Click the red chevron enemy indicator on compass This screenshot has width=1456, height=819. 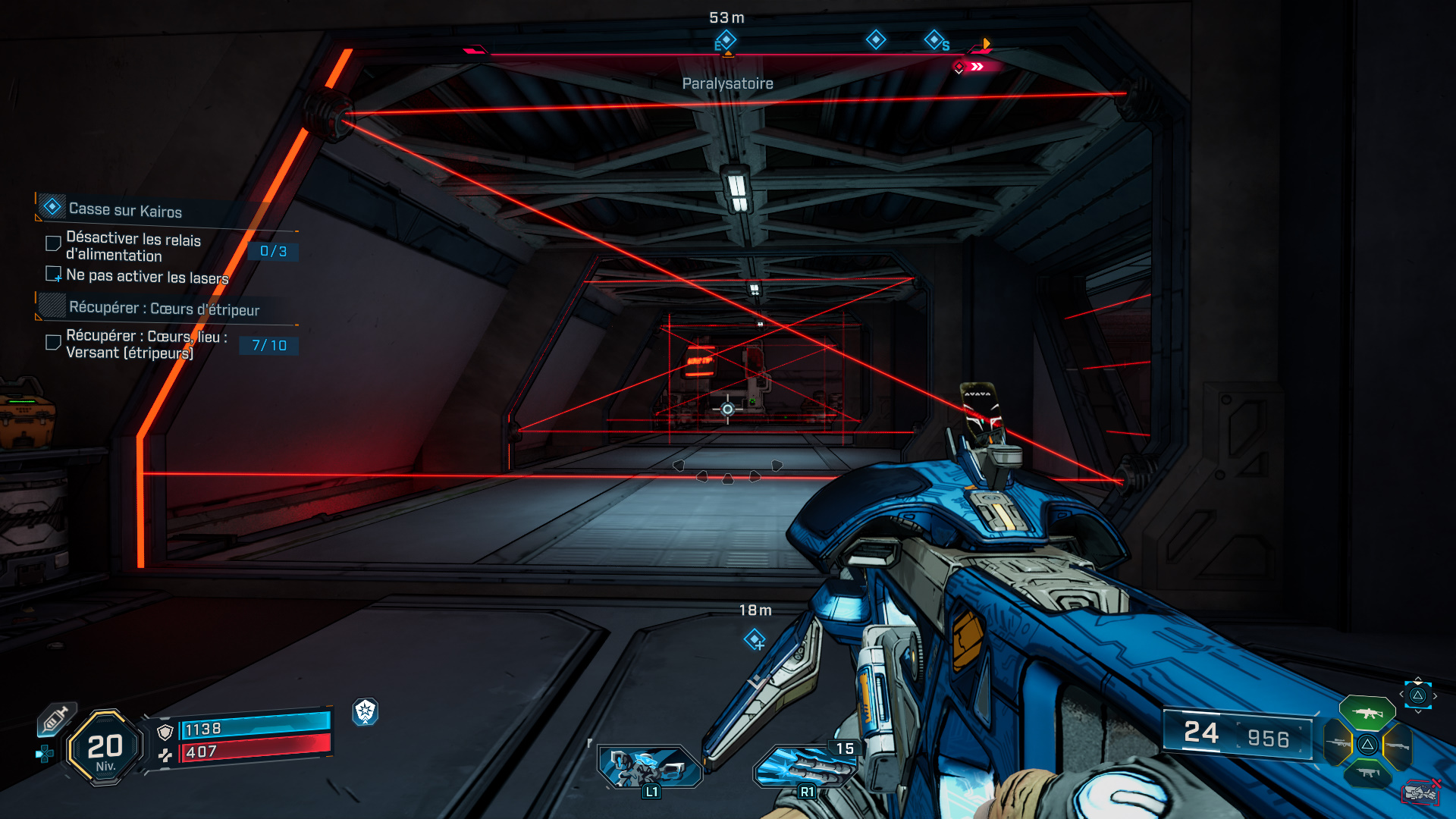click(x=977, y=67)
